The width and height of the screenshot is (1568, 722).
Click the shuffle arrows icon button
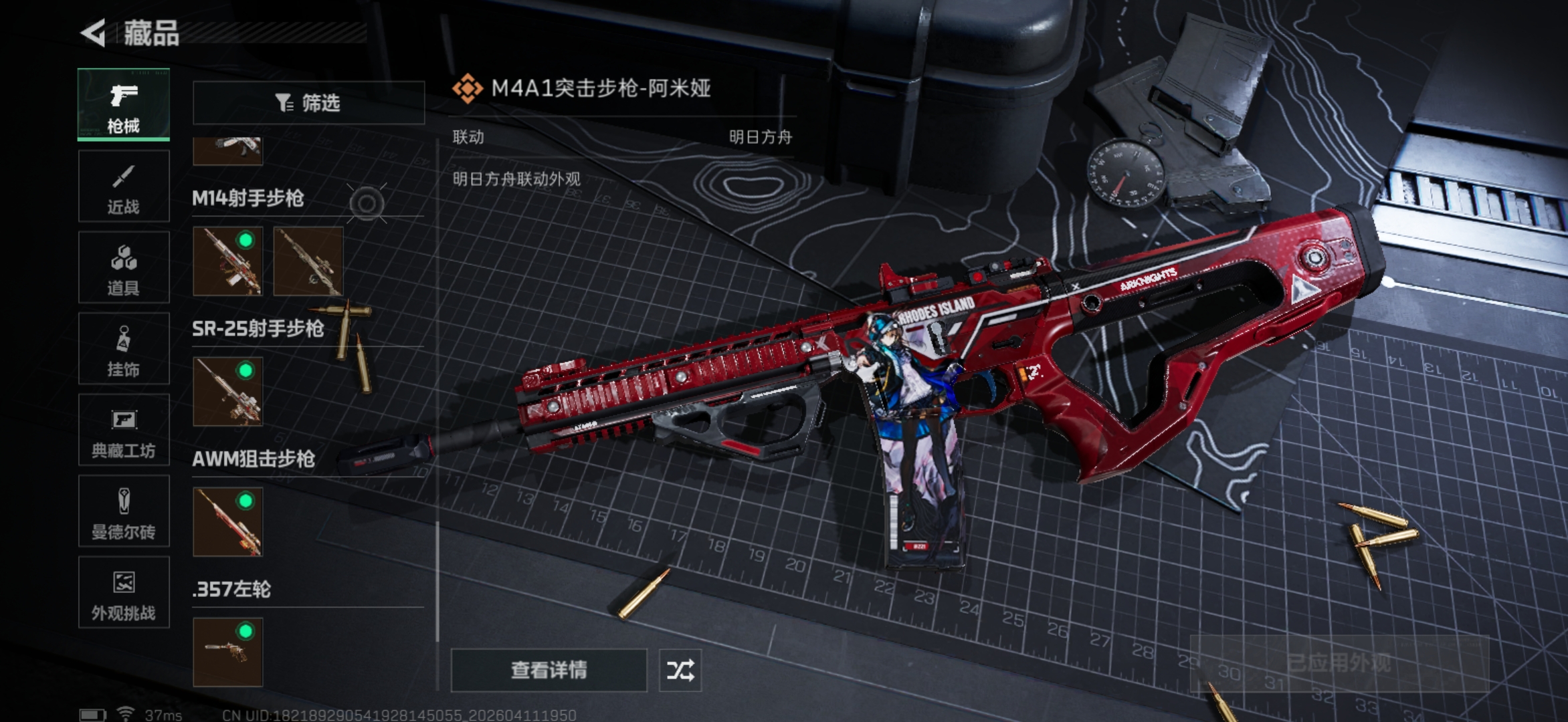point(680,670)
